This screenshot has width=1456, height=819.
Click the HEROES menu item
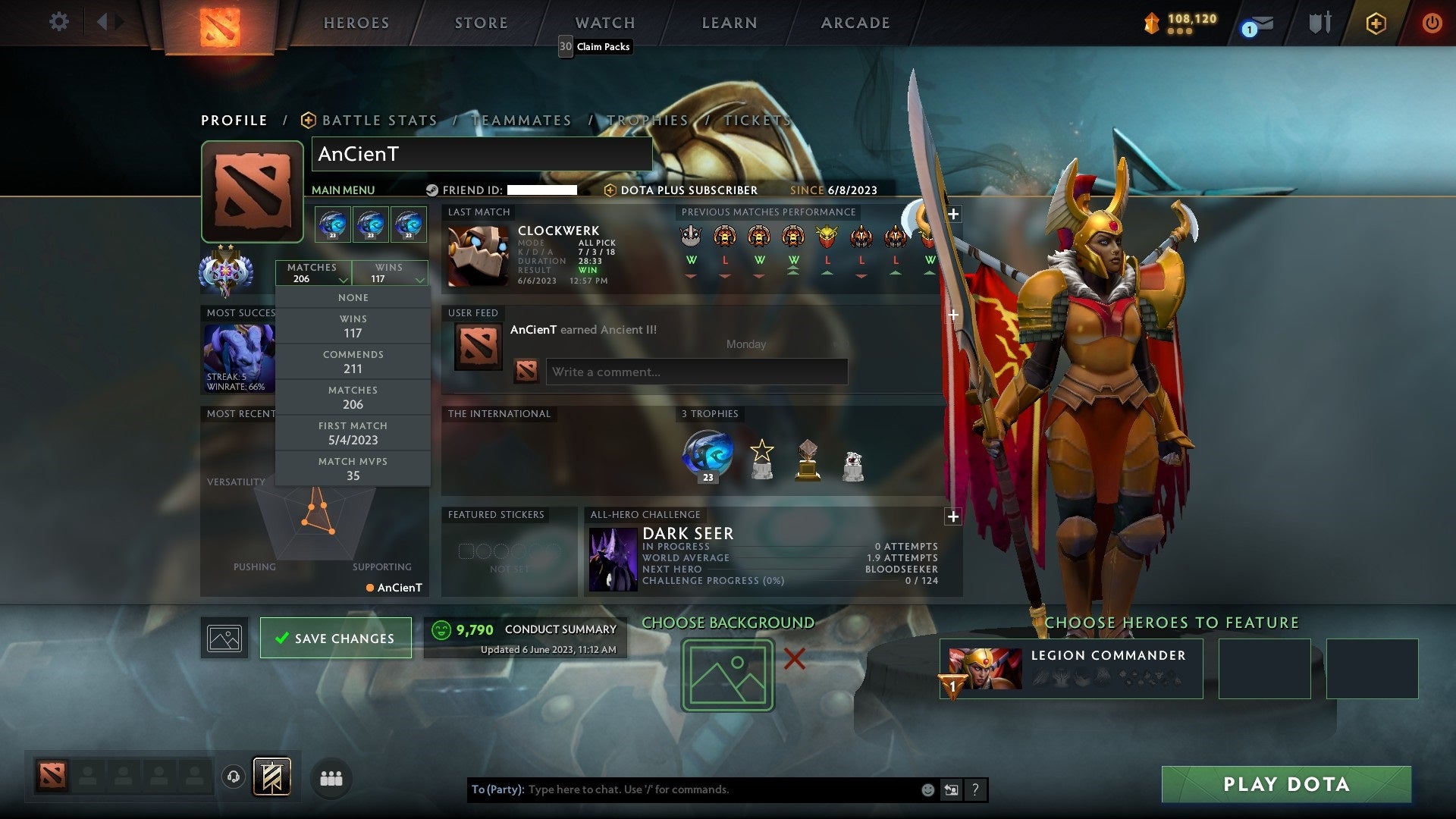point(356,23)
